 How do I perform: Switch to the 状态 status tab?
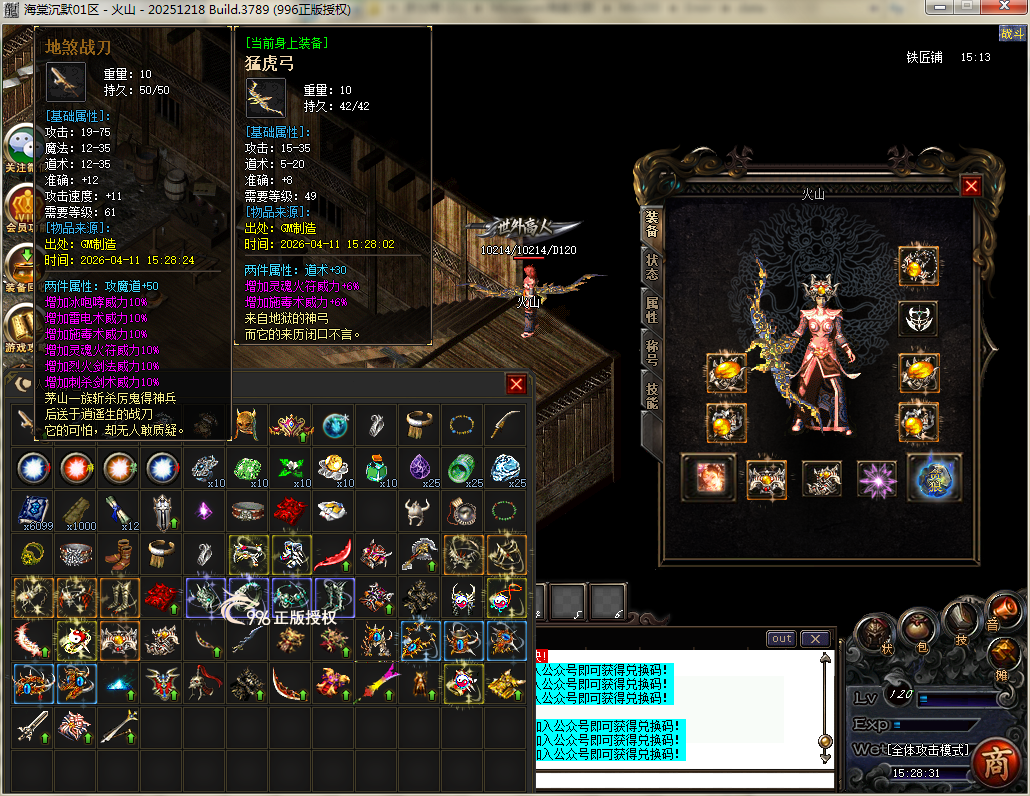(x=652, y=267)
